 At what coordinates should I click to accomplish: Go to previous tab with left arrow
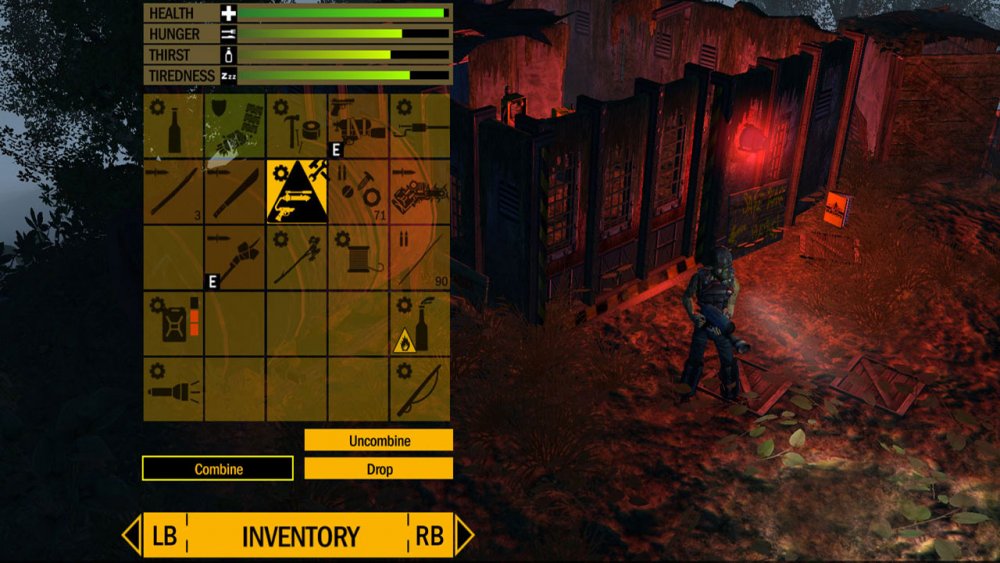(133, 536)
